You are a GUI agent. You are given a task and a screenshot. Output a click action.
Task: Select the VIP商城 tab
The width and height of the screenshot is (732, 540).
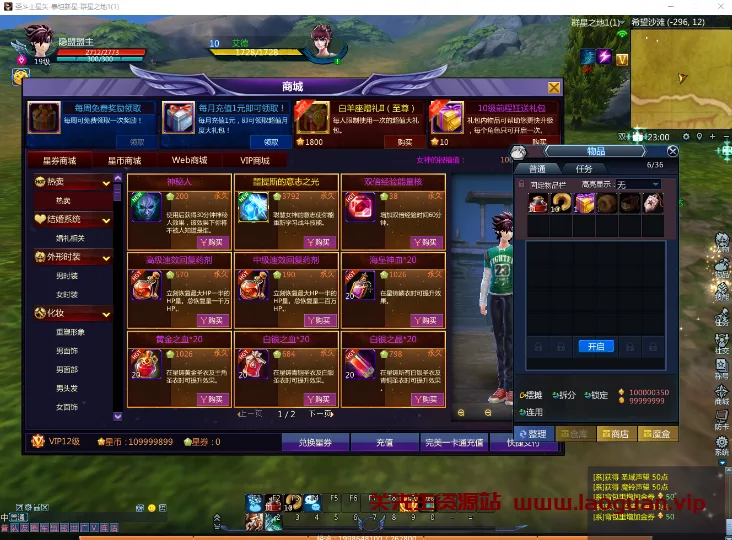254,160
